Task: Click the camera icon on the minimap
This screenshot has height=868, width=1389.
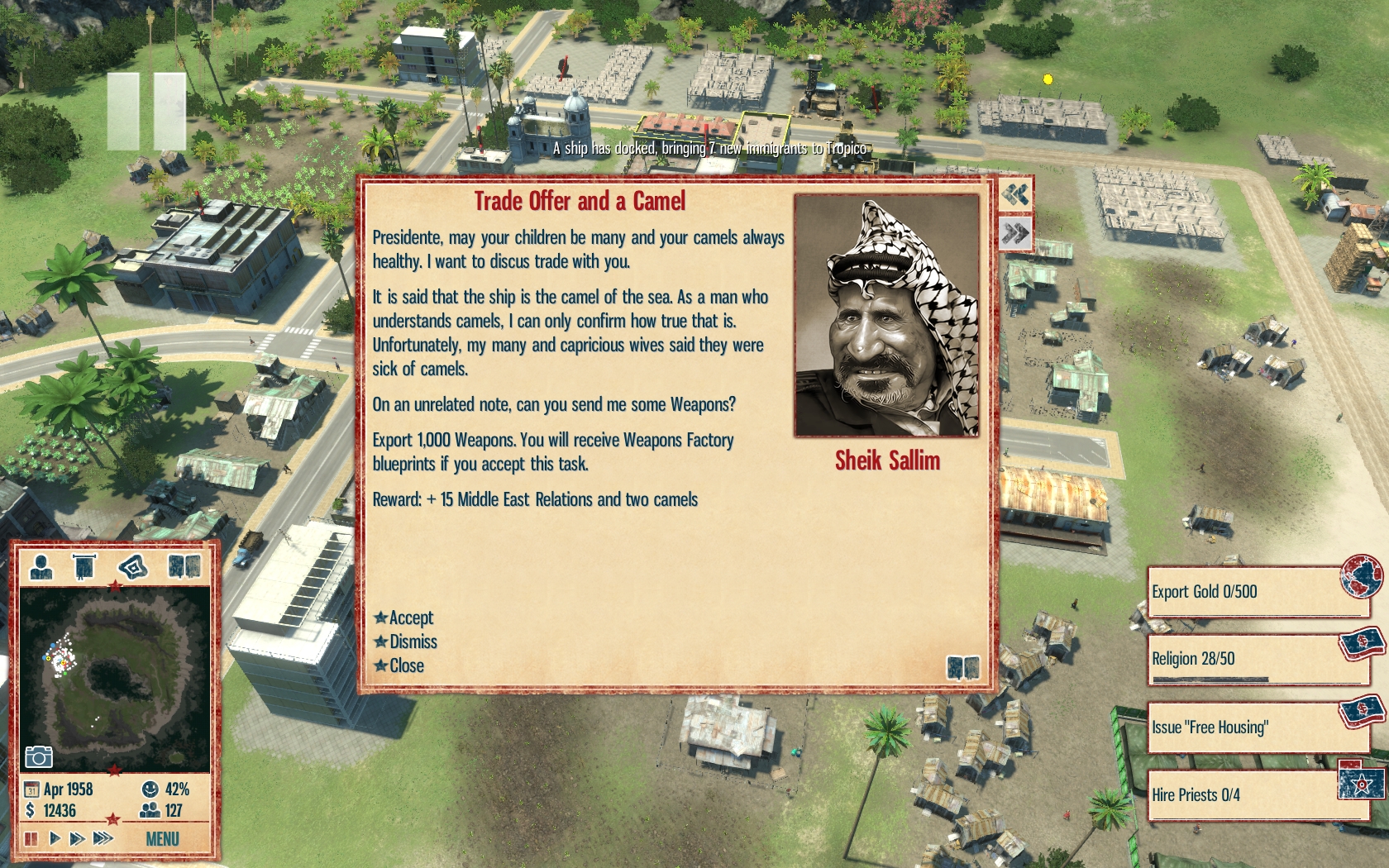Action: 39,756
